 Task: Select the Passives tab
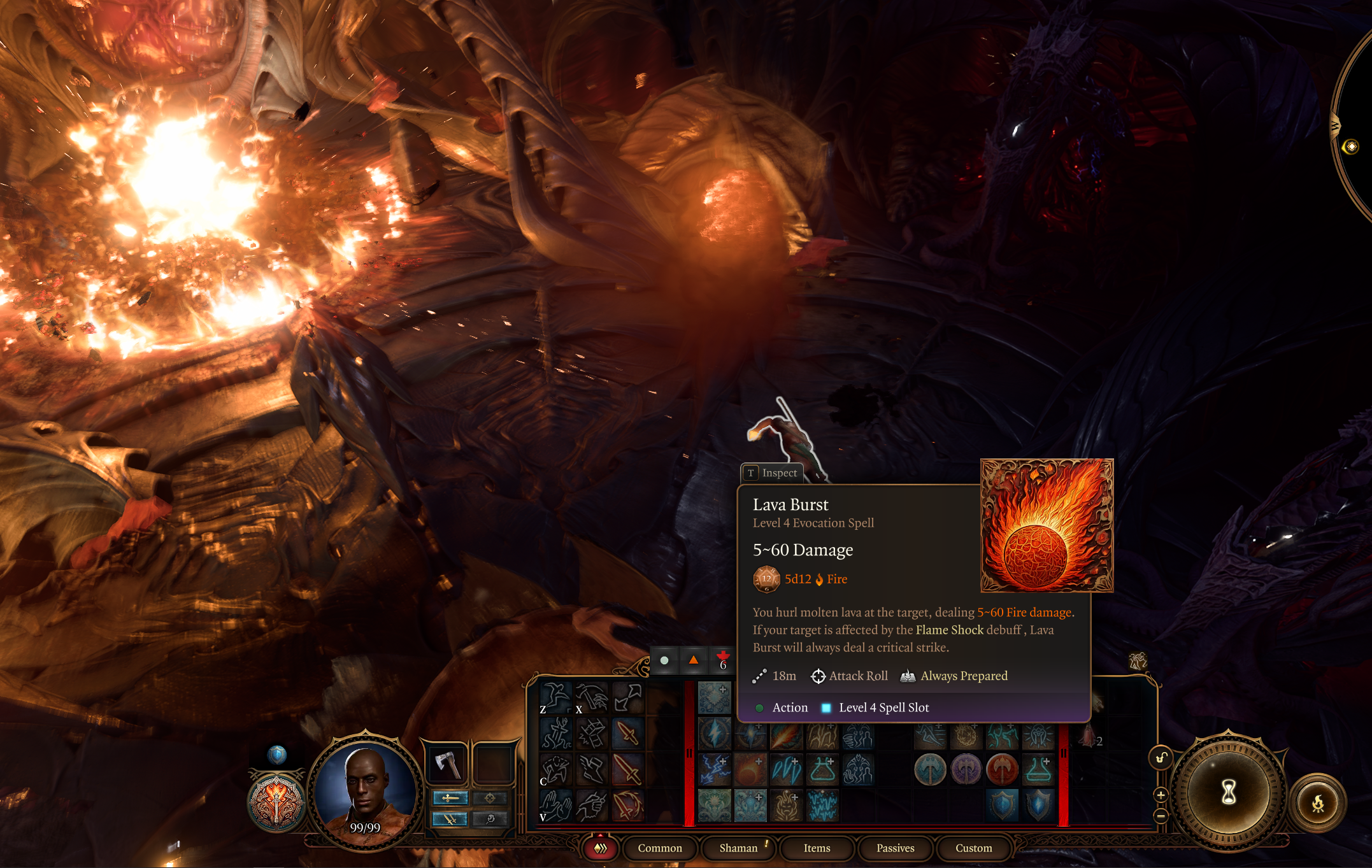coord(895,848)
